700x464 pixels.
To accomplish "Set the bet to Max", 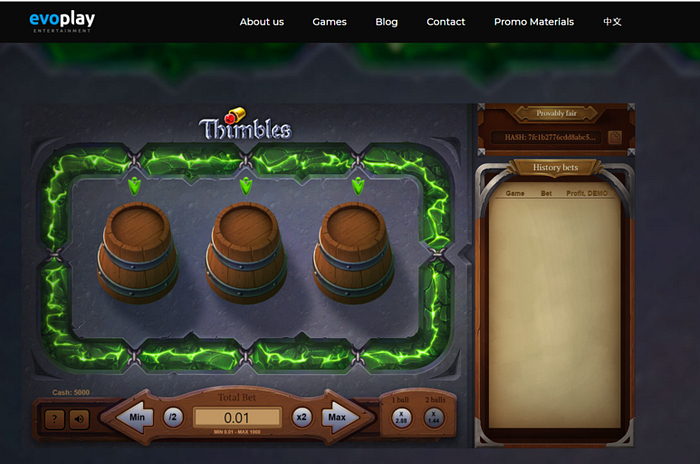I will pos(338,417).
